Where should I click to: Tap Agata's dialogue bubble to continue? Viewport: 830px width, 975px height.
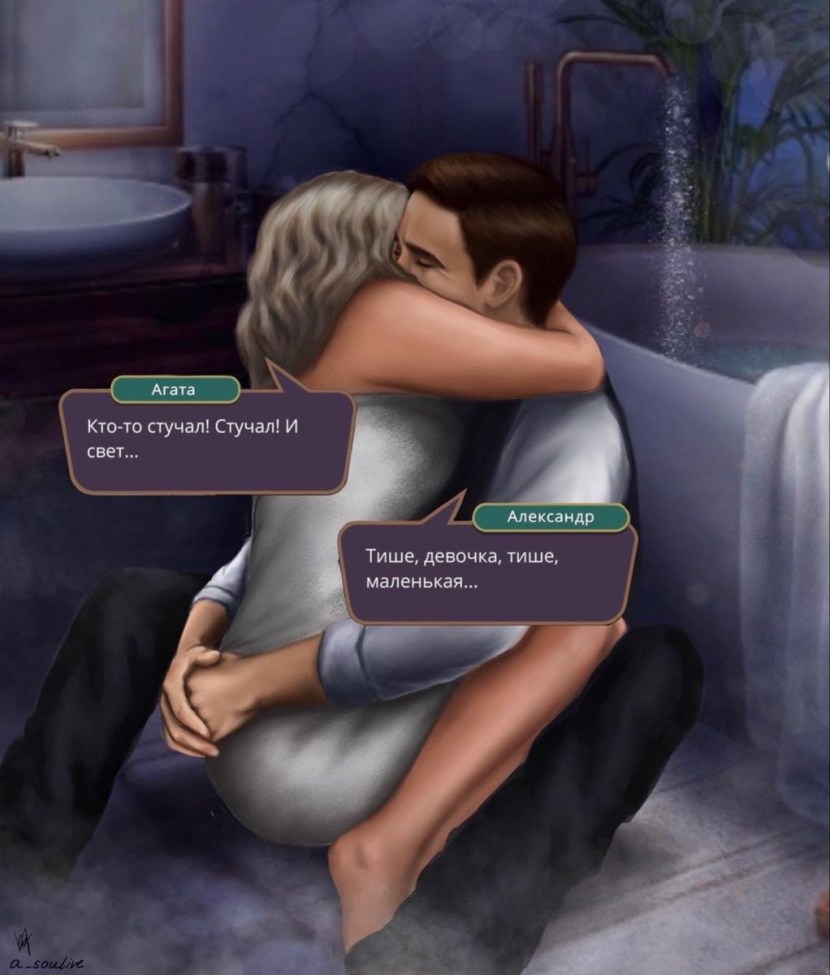click(x=206, y=442)
